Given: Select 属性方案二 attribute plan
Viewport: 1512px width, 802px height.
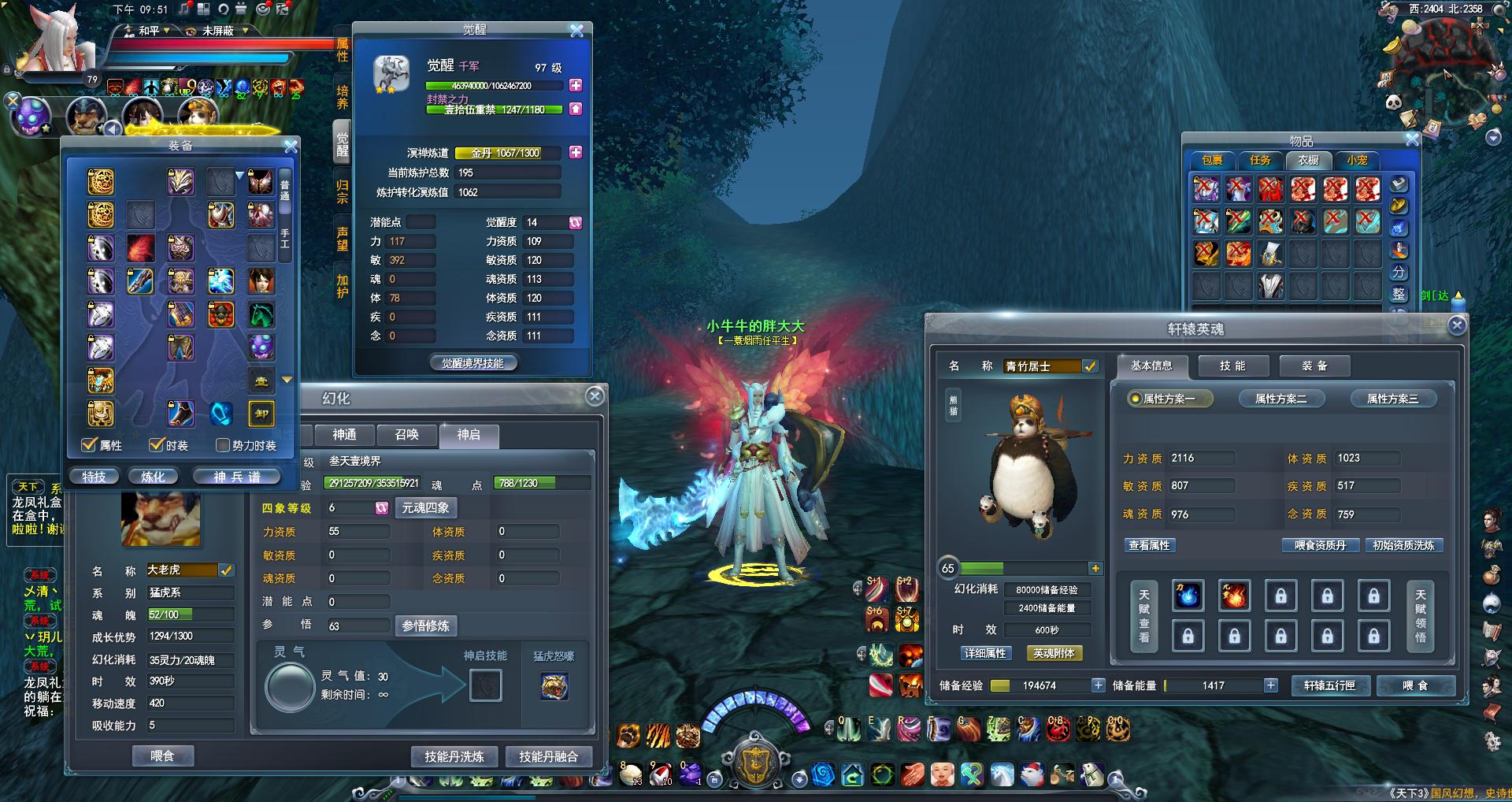Looking at the screenshot, I should click(1280, 399).
